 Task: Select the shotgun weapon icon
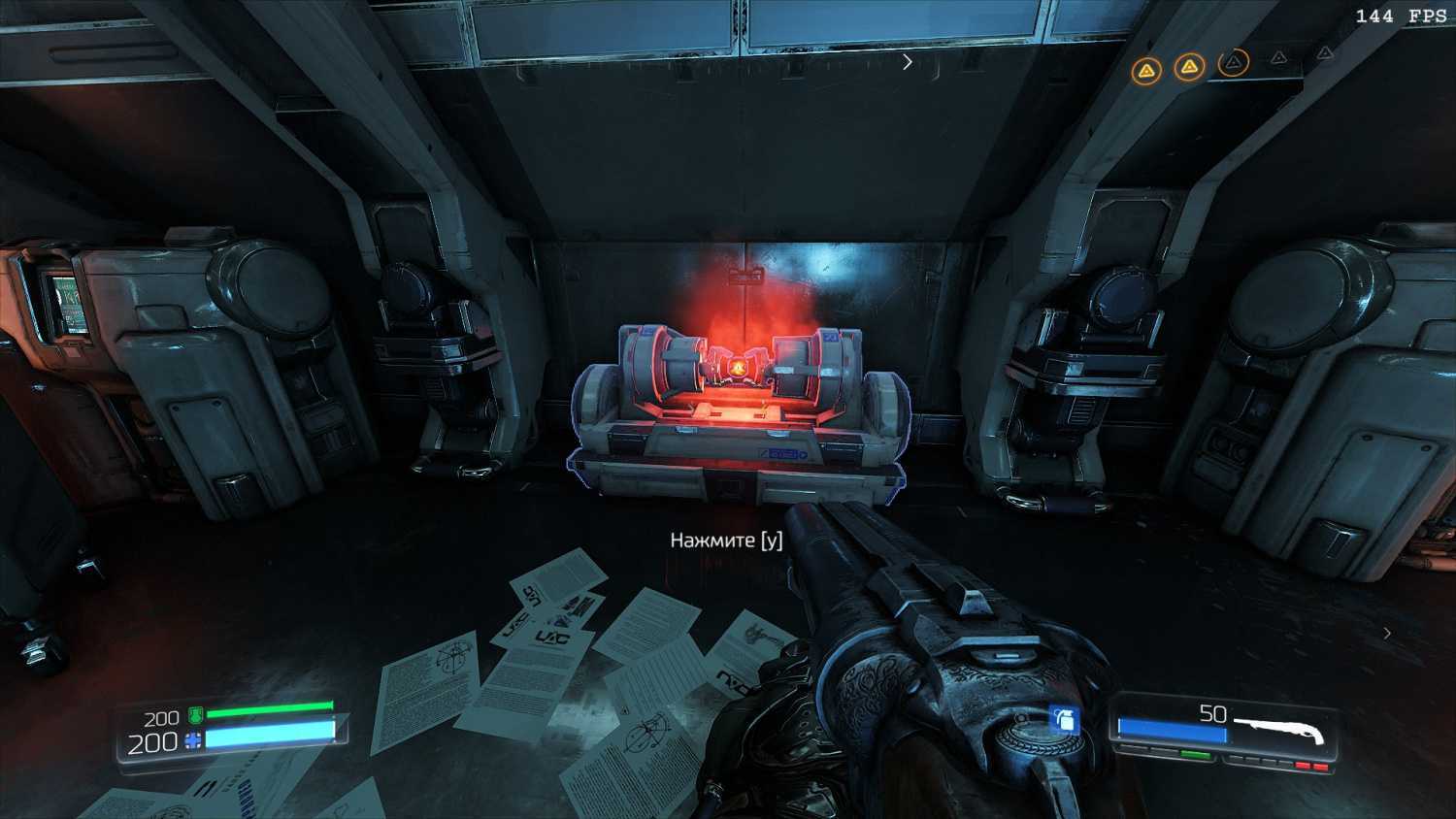click(x=1280, y=729)
